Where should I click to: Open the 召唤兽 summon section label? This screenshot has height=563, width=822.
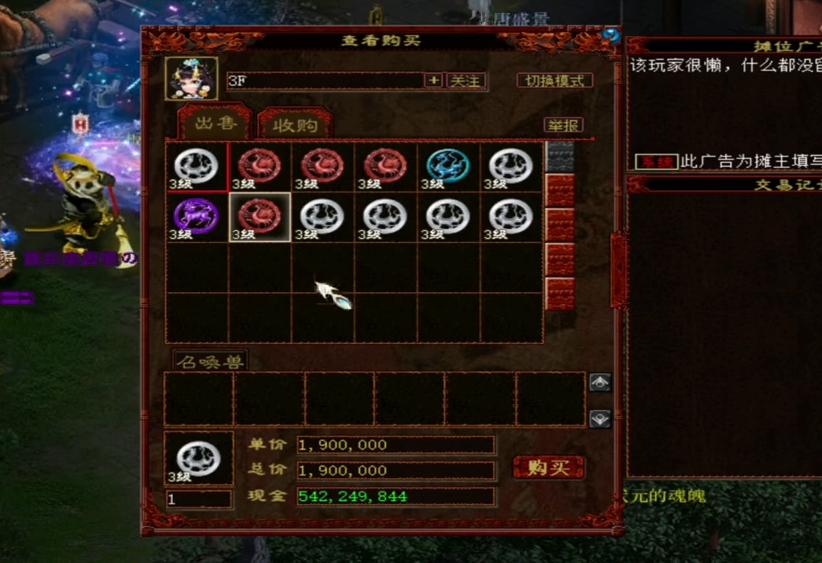click(x=208, y=360)
